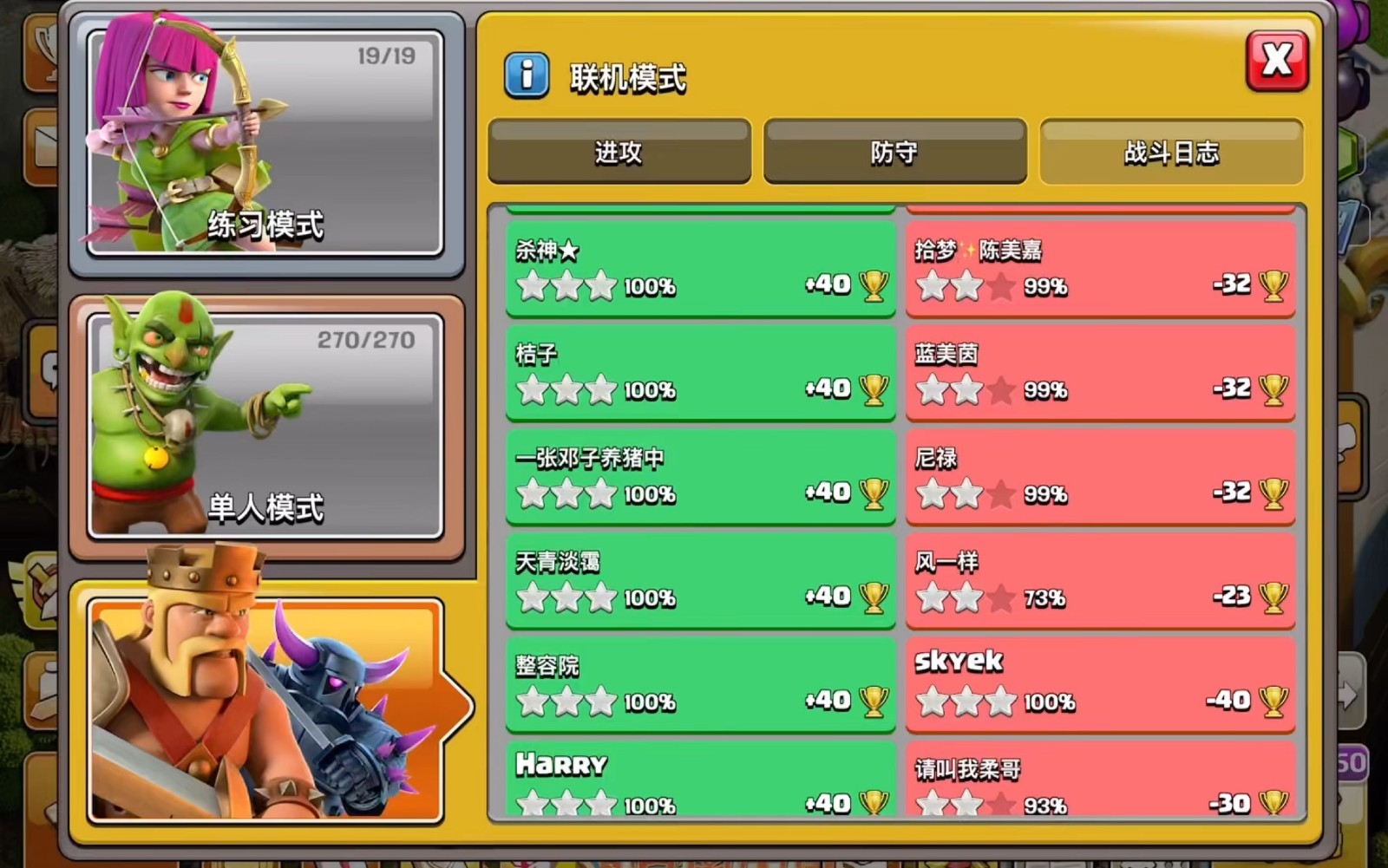Open the 拾梦 陈美嘉 defense entry
The image size is (1388, 868).
(x=1100, y=269)
